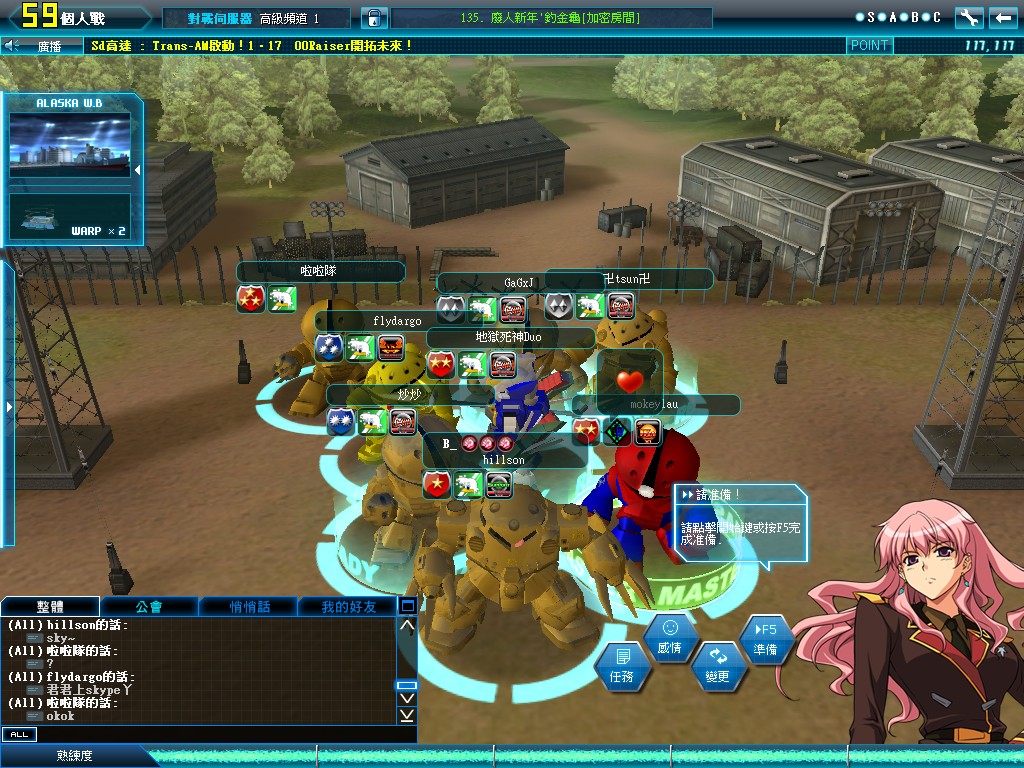The height and width of the screenshot is (768, 1024).
Task: Collapse the map panel with side arrow
Action: coord(137,170)
